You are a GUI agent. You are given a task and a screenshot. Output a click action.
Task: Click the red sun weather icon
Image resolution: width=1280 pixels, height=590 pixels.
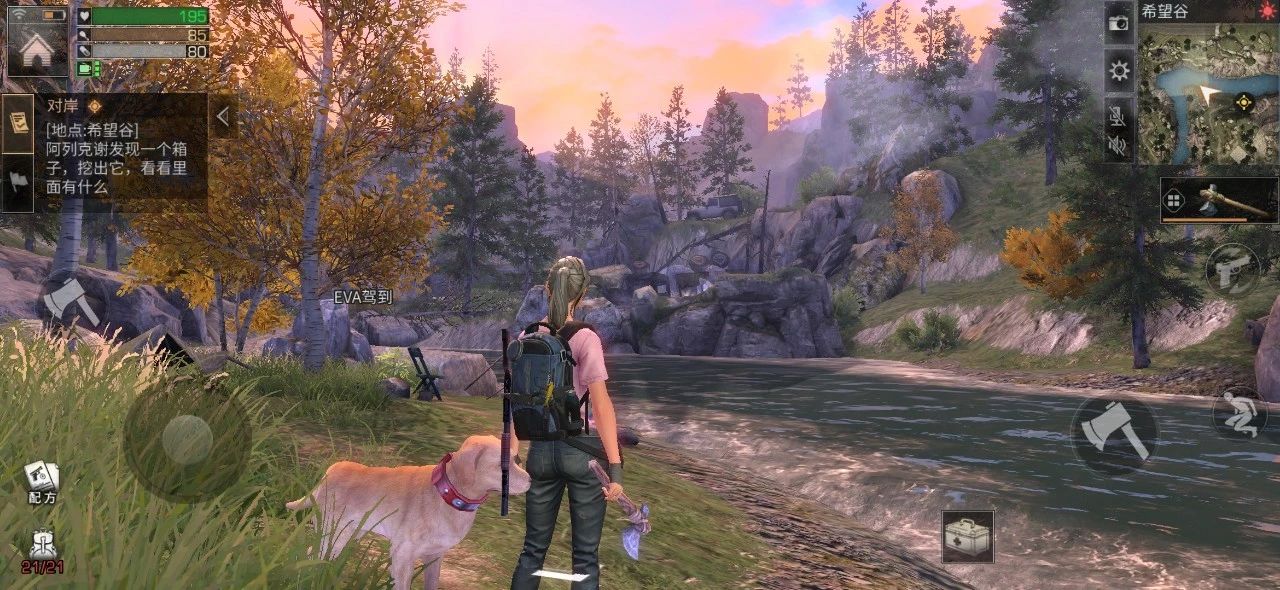[x=1267, y=11]
